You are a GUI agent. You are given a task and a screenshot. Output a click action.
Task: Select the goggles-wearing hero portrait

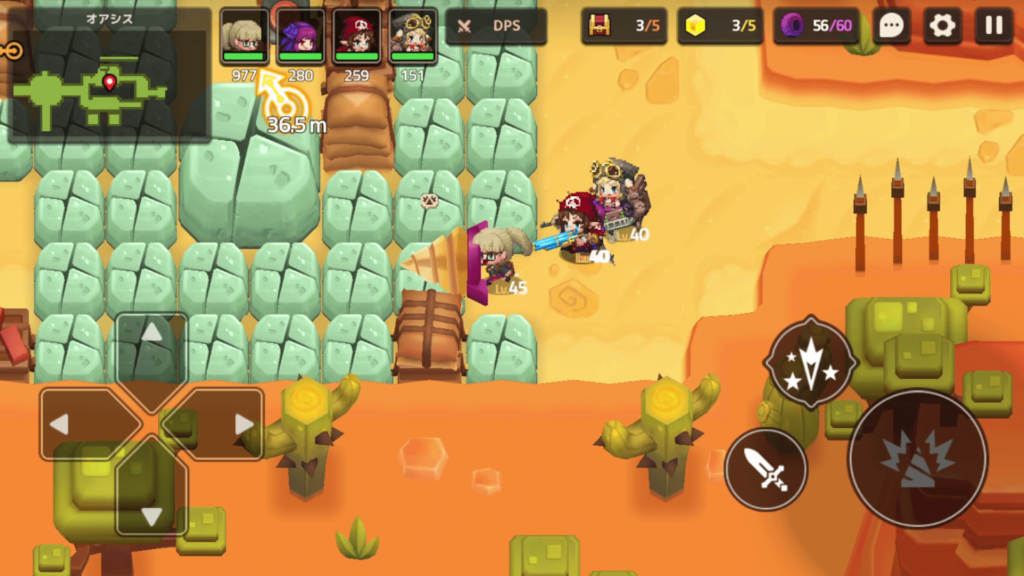(x=413, y=35)
